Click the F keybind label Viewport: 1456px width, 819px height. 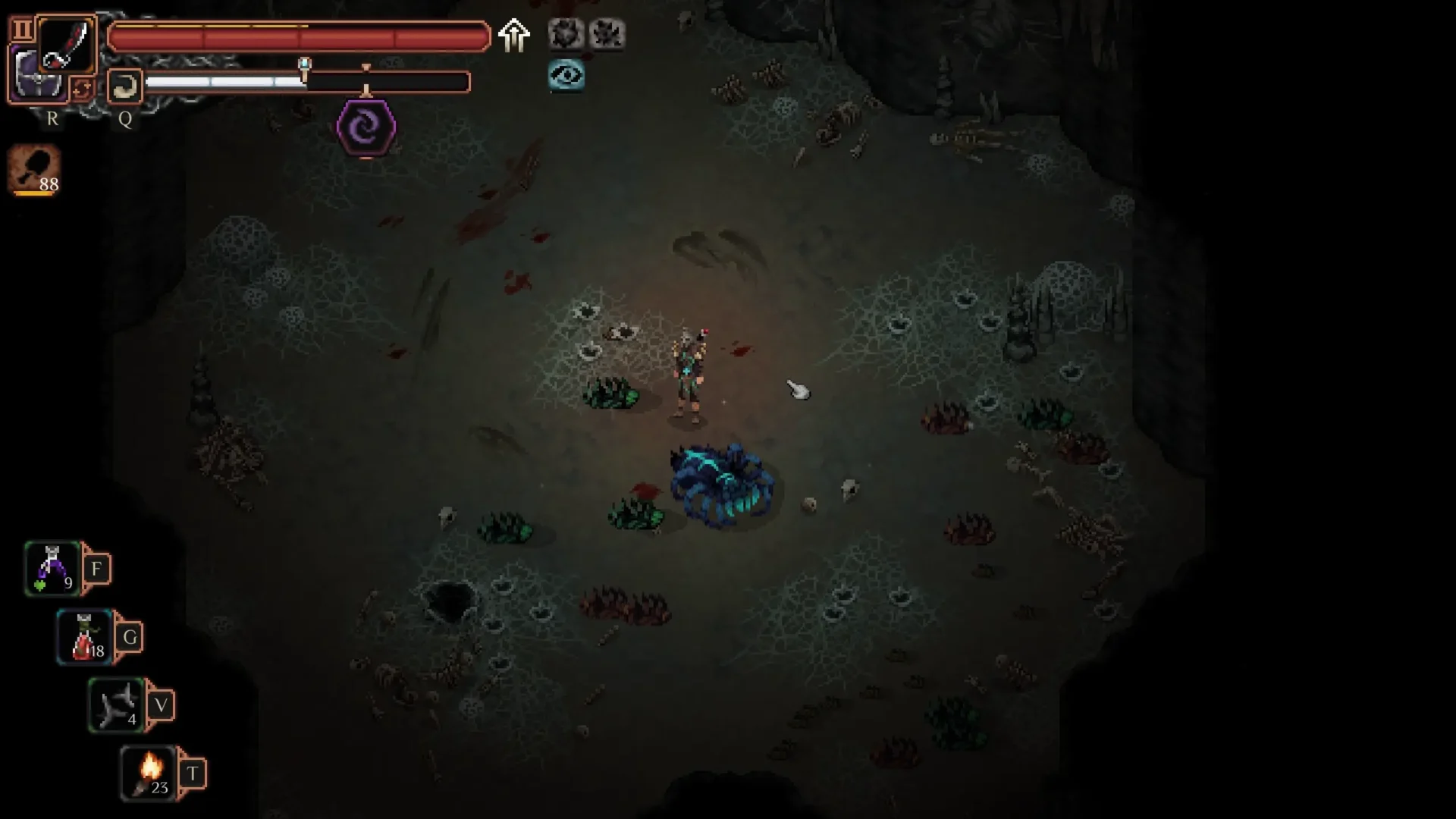point(97,567)
